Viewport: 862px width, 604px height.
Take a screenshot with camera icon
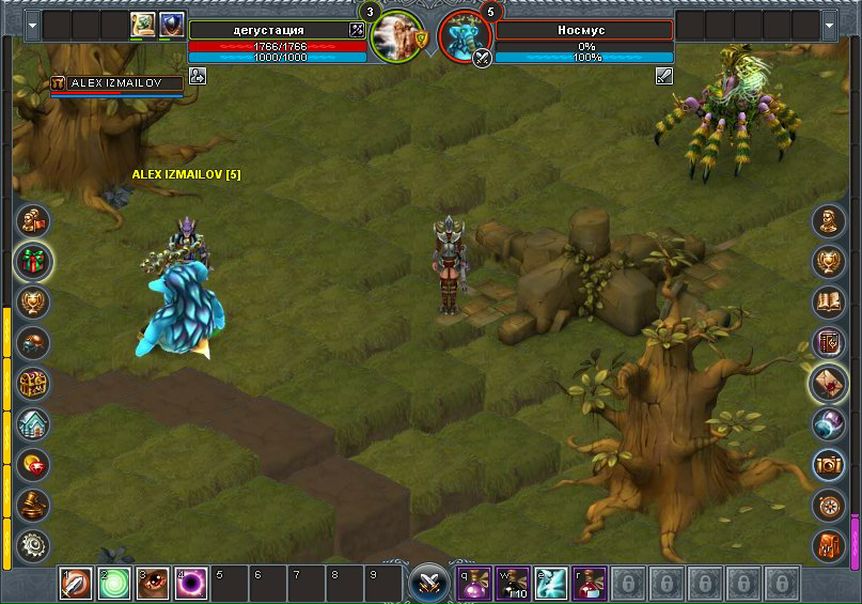point(828,464)
